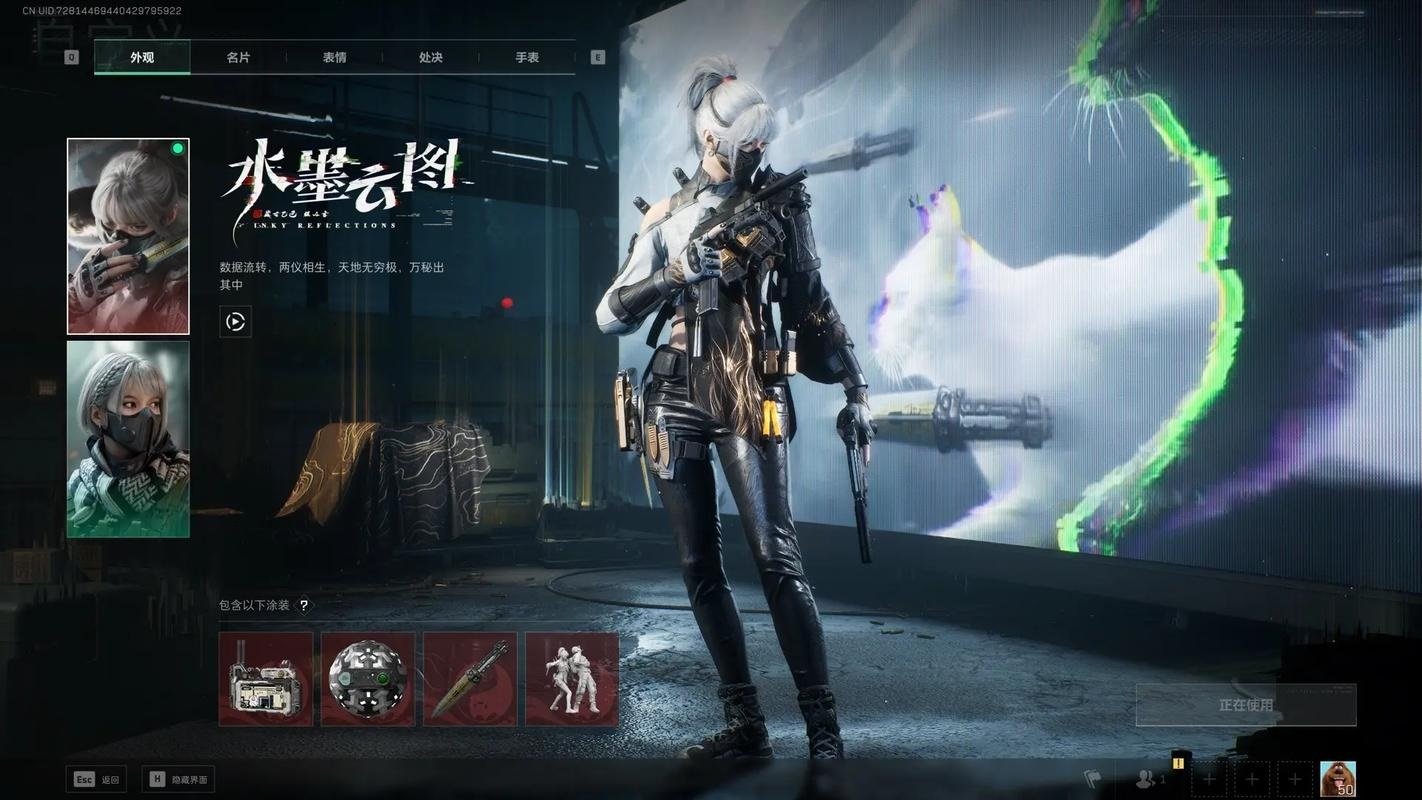Click the 正在使用 in-use button
Viewport: 1422px width, 800px height.
pos(1246,705)
